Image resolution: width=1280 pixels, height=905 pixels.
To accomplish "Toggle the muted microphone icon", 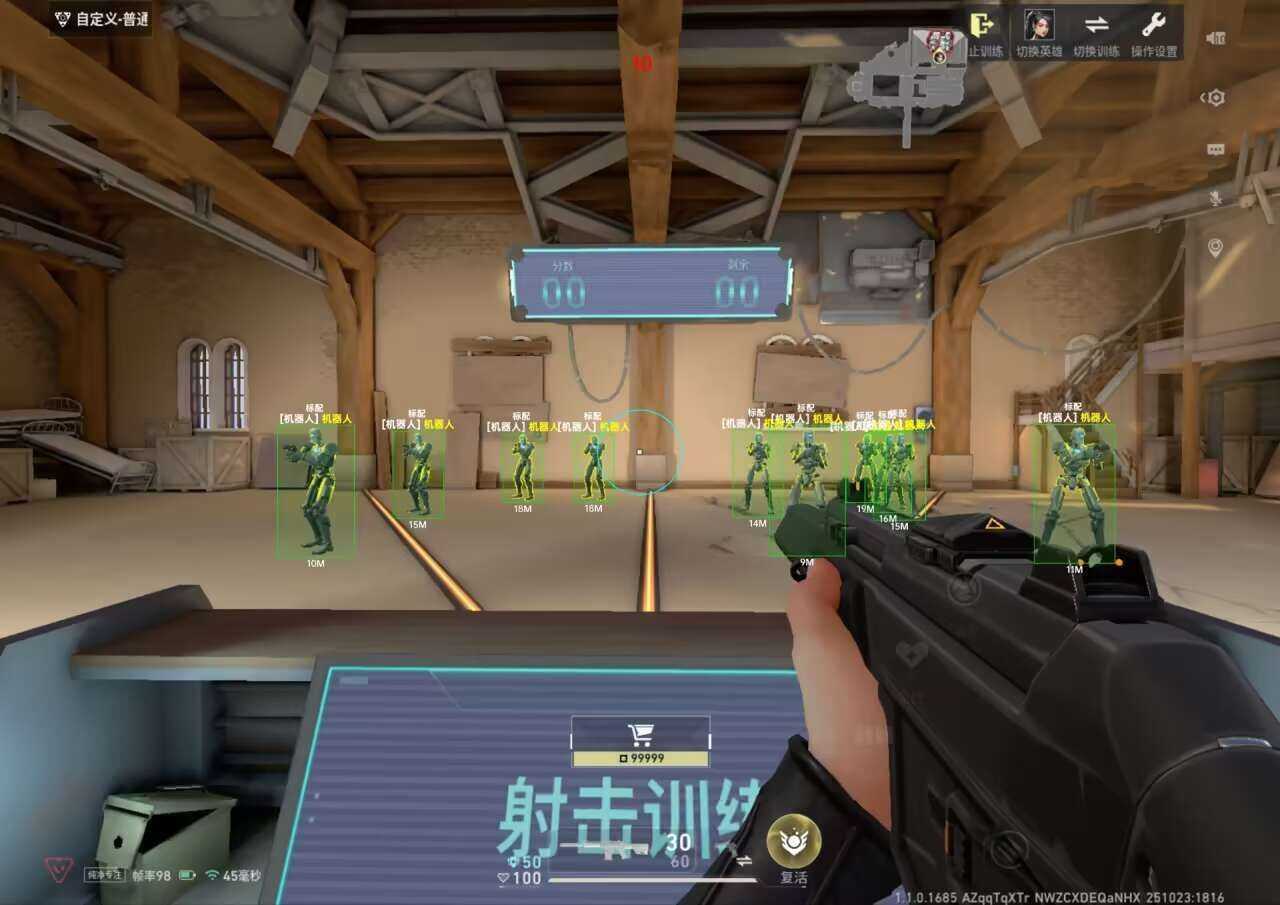I will click(1215, 198).
